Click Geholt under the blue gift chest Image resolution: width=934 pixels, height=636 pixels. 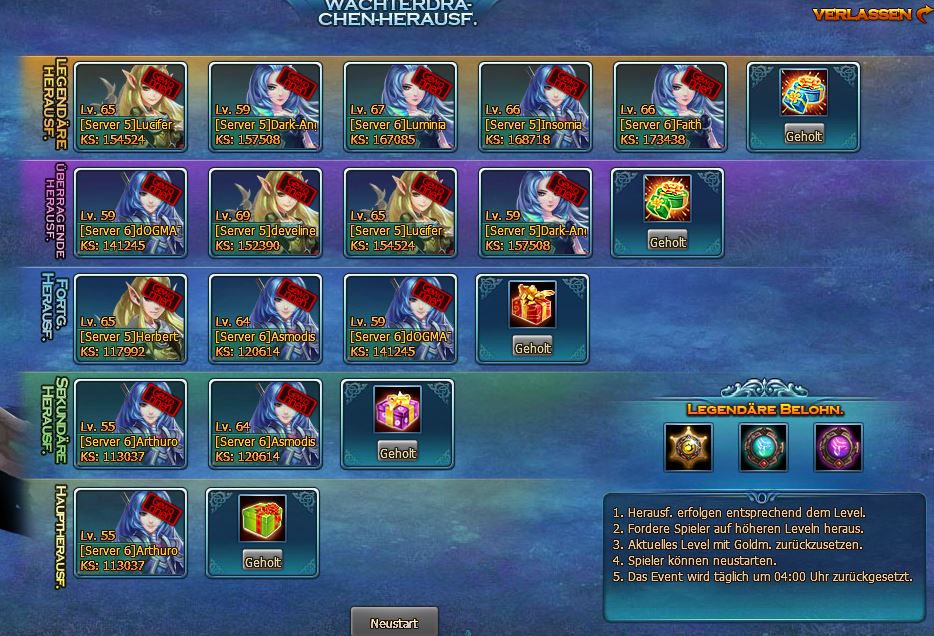click(x=803, y=136)
